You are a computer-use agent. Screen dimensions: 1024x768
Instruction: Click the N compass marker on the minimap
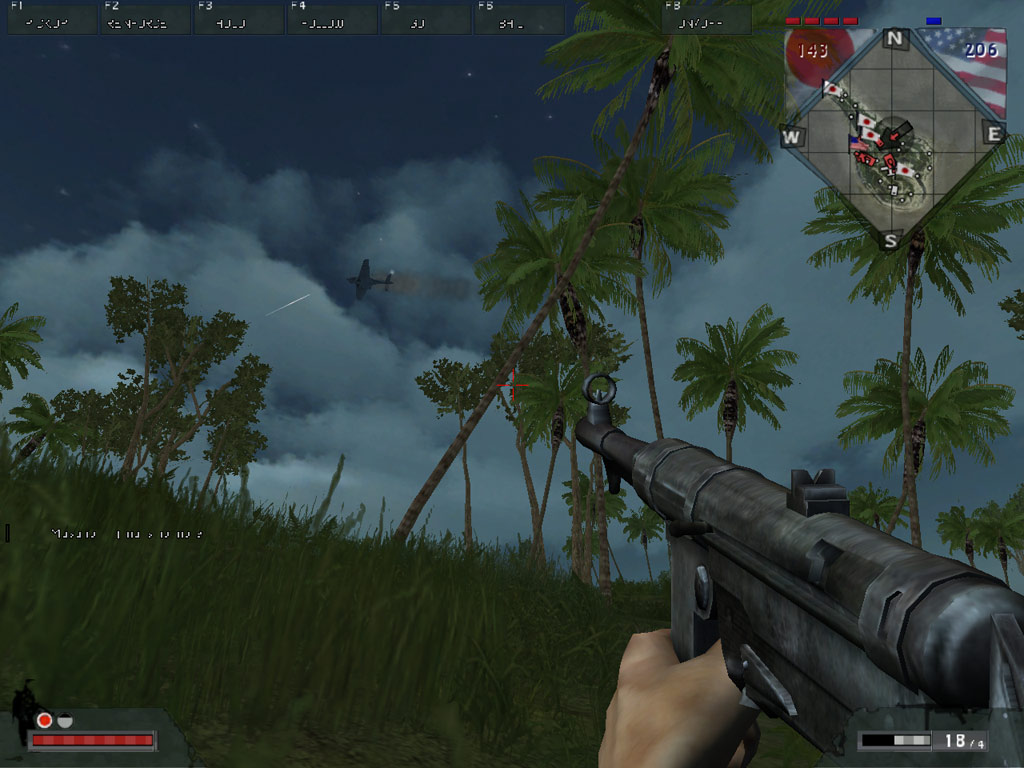click(x=894, y=39)
